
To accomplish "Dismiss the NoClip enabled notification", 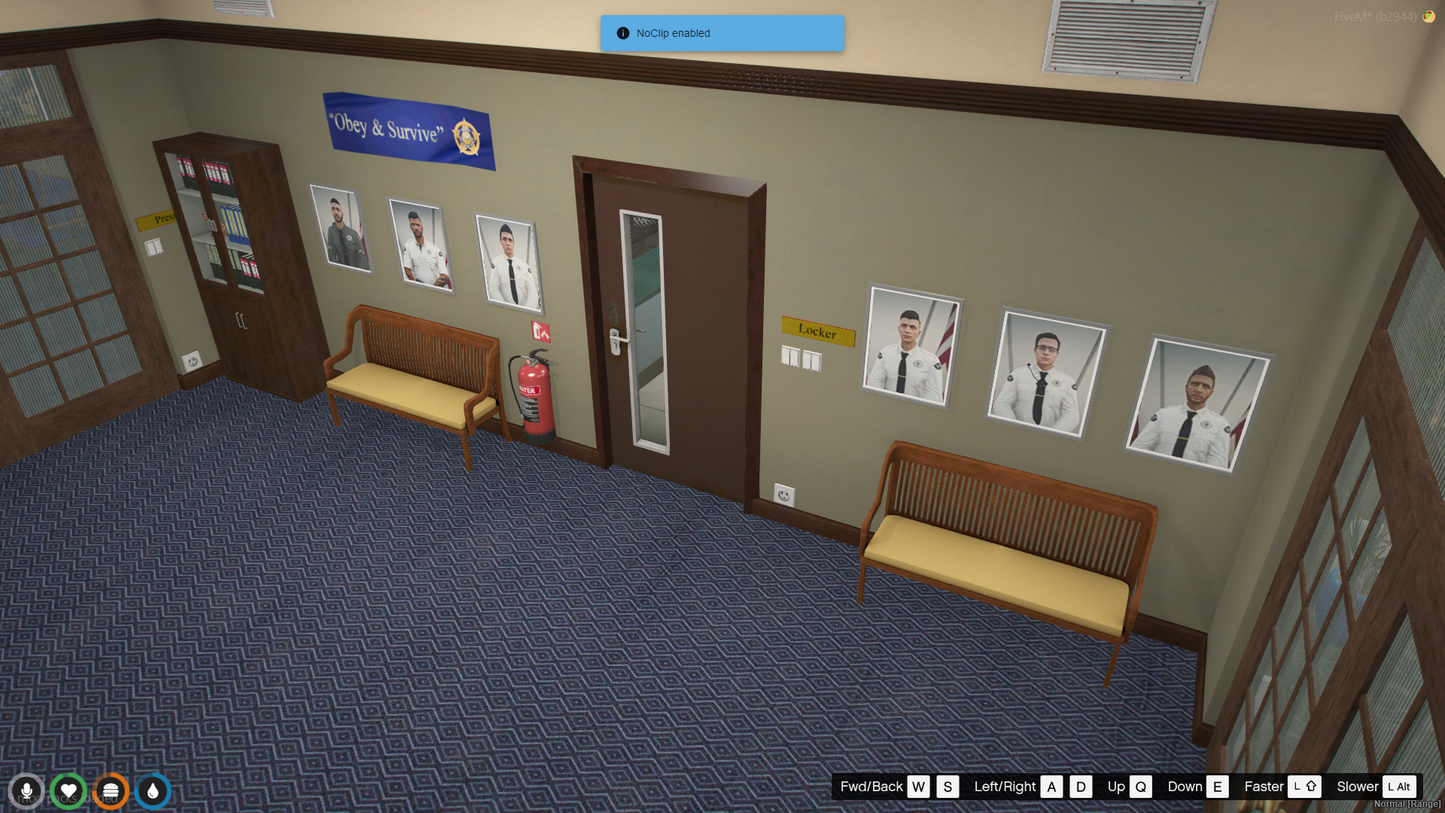I will [722, 33].
